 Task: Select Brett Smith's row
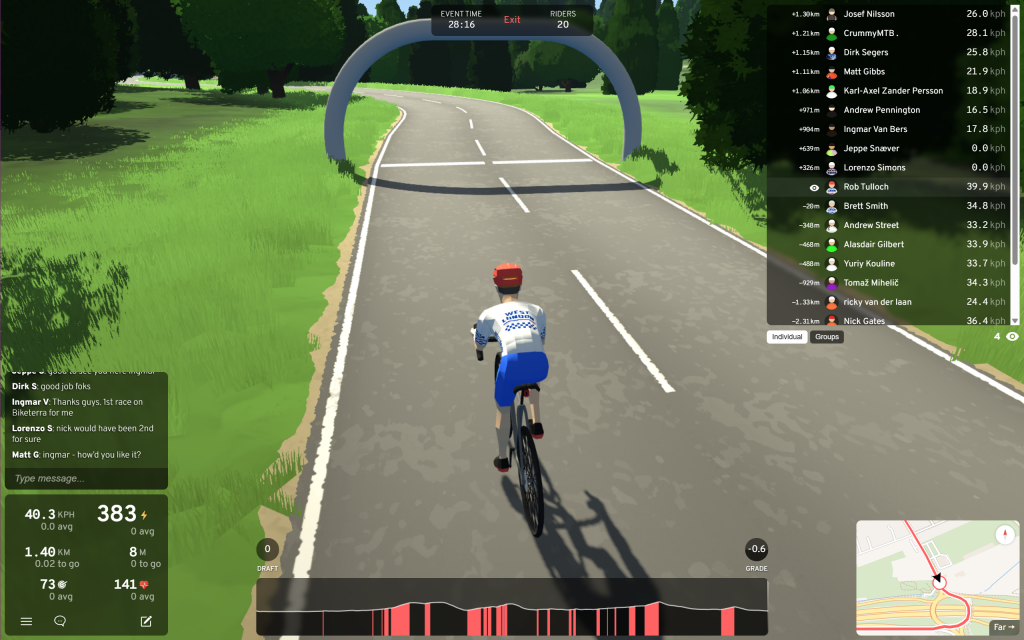[x=865, y=206]
